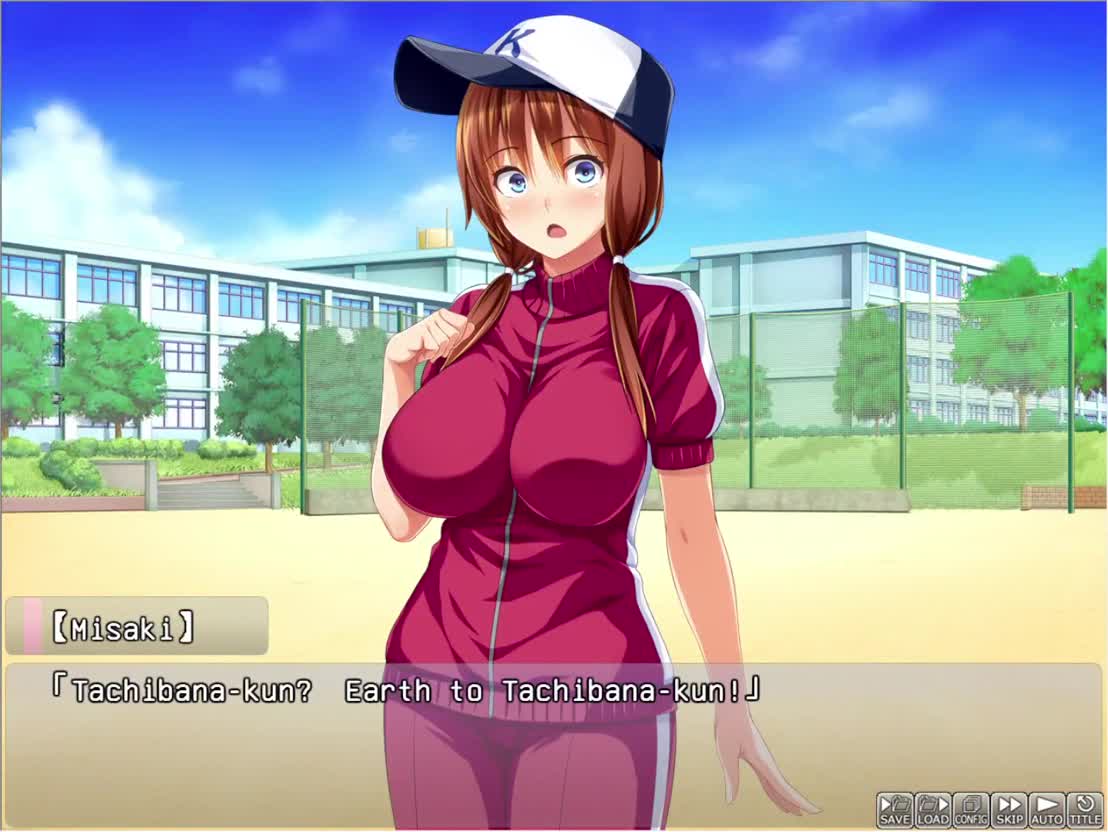Toggle AUTO dialogue advance
This screenshot has height=832, width=1108.
(1047, 809)
